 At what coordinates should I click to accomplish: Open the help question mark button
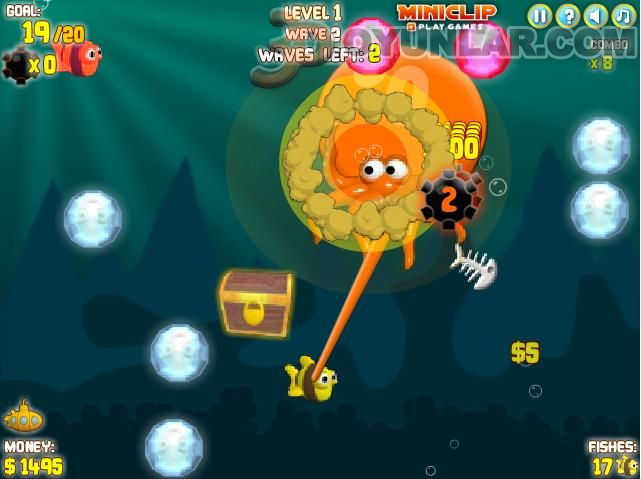(567, 15)
